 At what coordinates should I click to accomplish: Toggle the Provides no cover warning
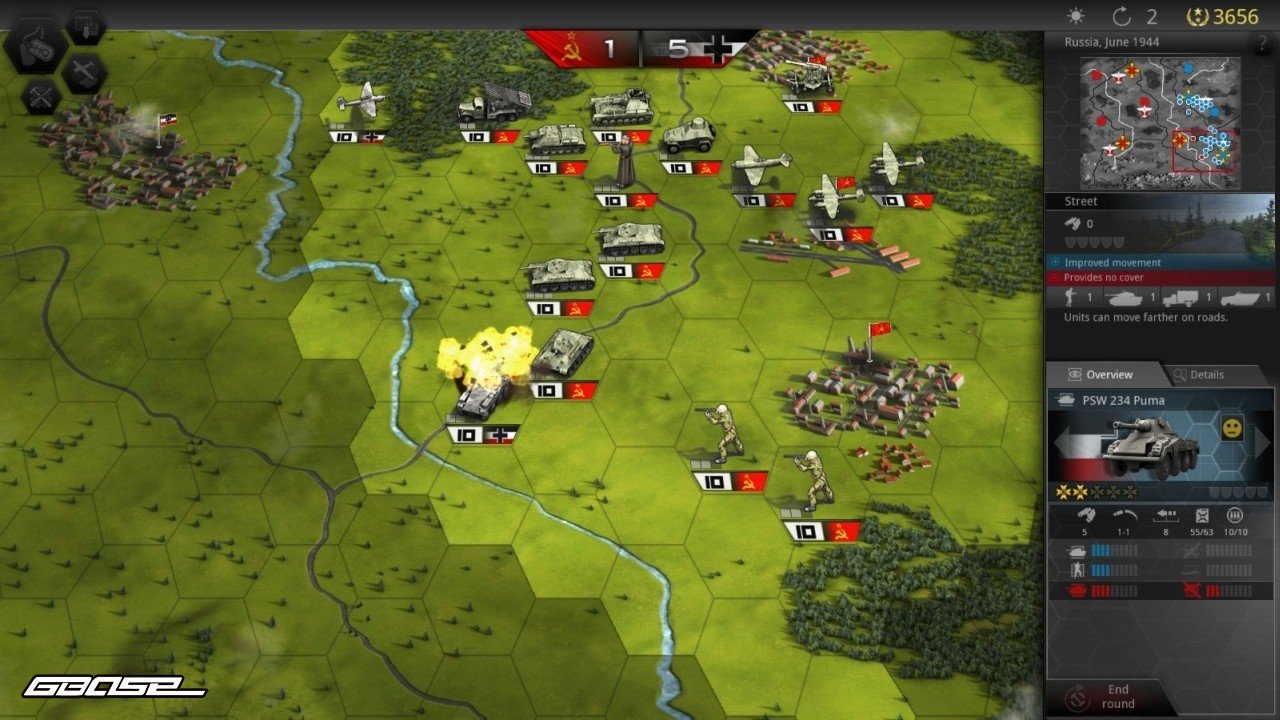(1105, 276)
